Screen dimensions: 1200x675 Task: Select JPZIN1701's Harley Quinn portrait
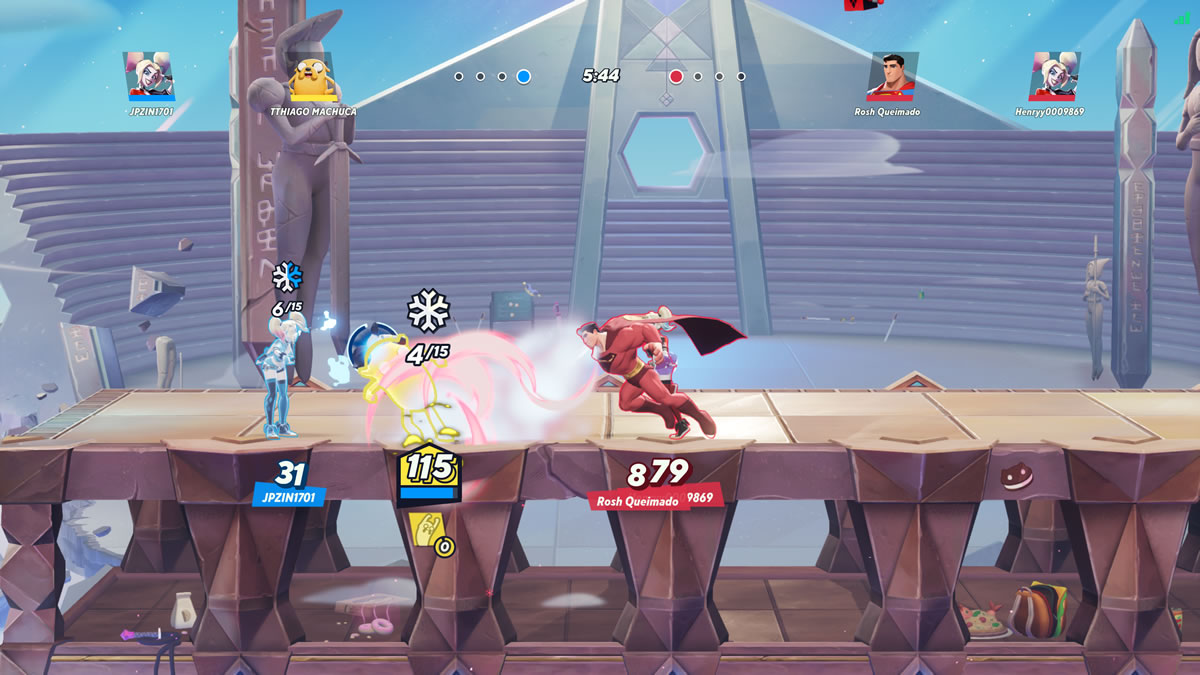point(149,75)
